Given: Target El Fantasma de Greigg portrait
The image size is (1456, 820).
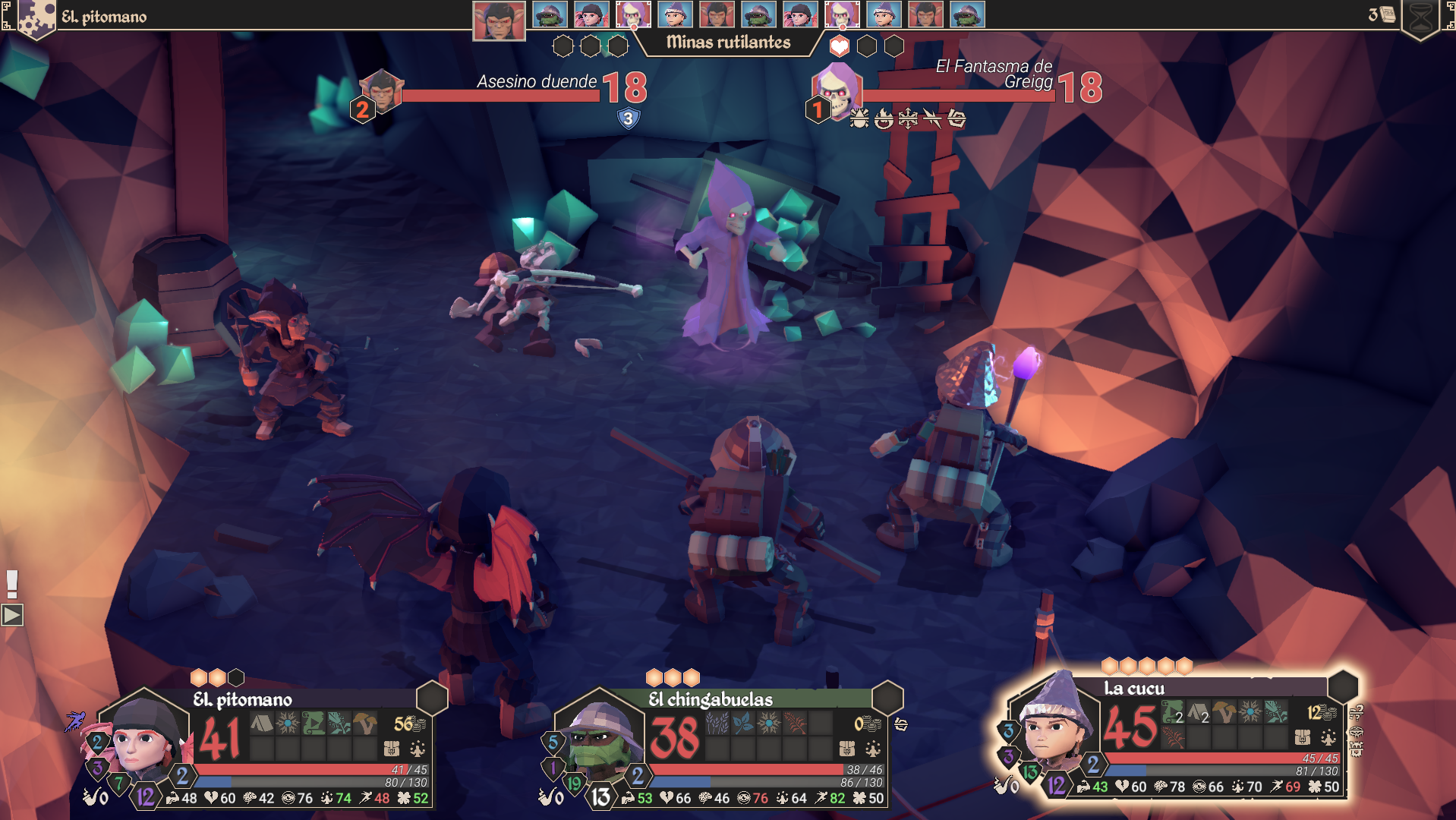Looking at the screenshot, I should 837,89.
